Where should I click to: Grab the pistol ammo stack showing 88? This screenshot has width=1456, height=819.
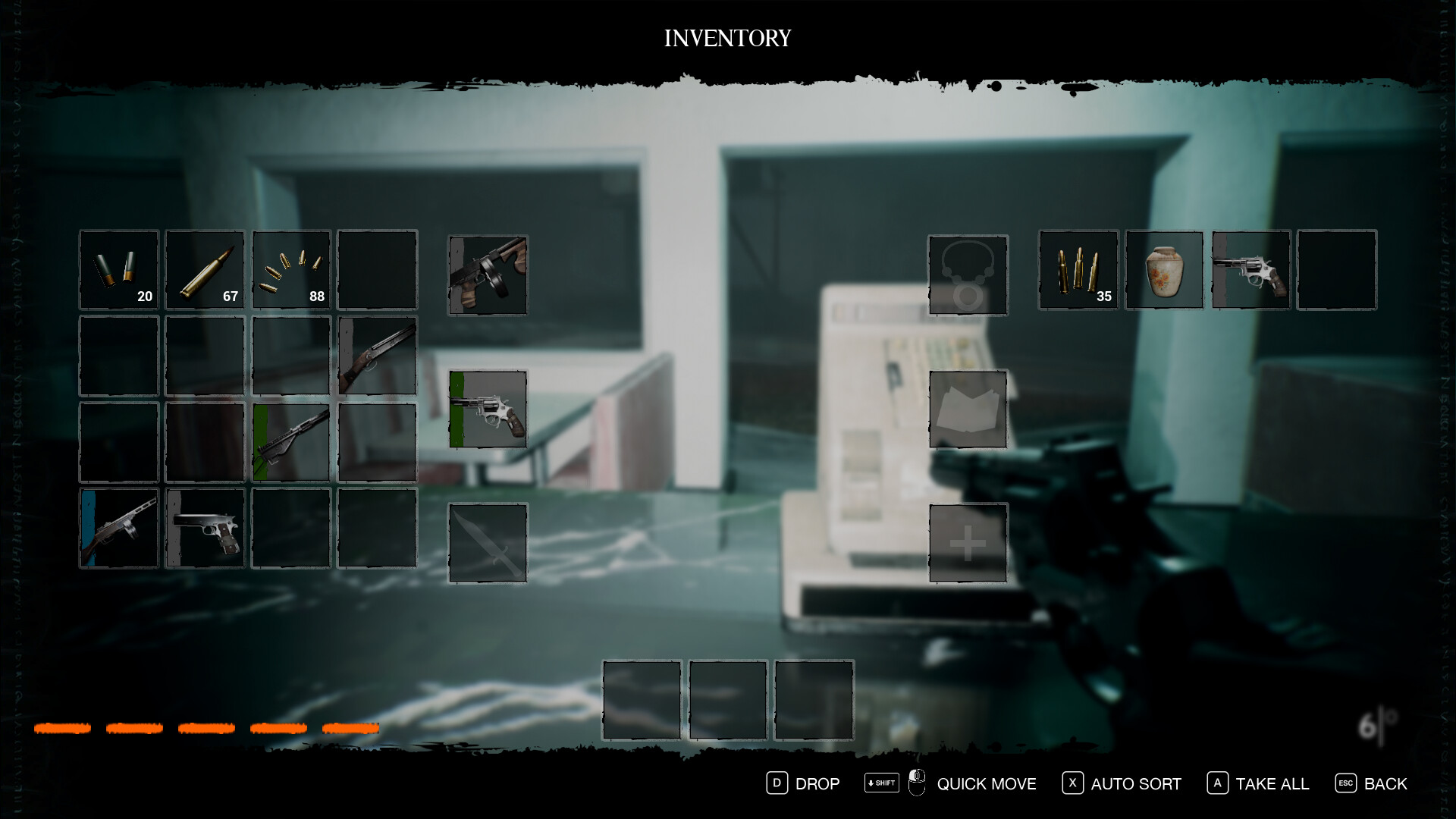click(291, 269)
